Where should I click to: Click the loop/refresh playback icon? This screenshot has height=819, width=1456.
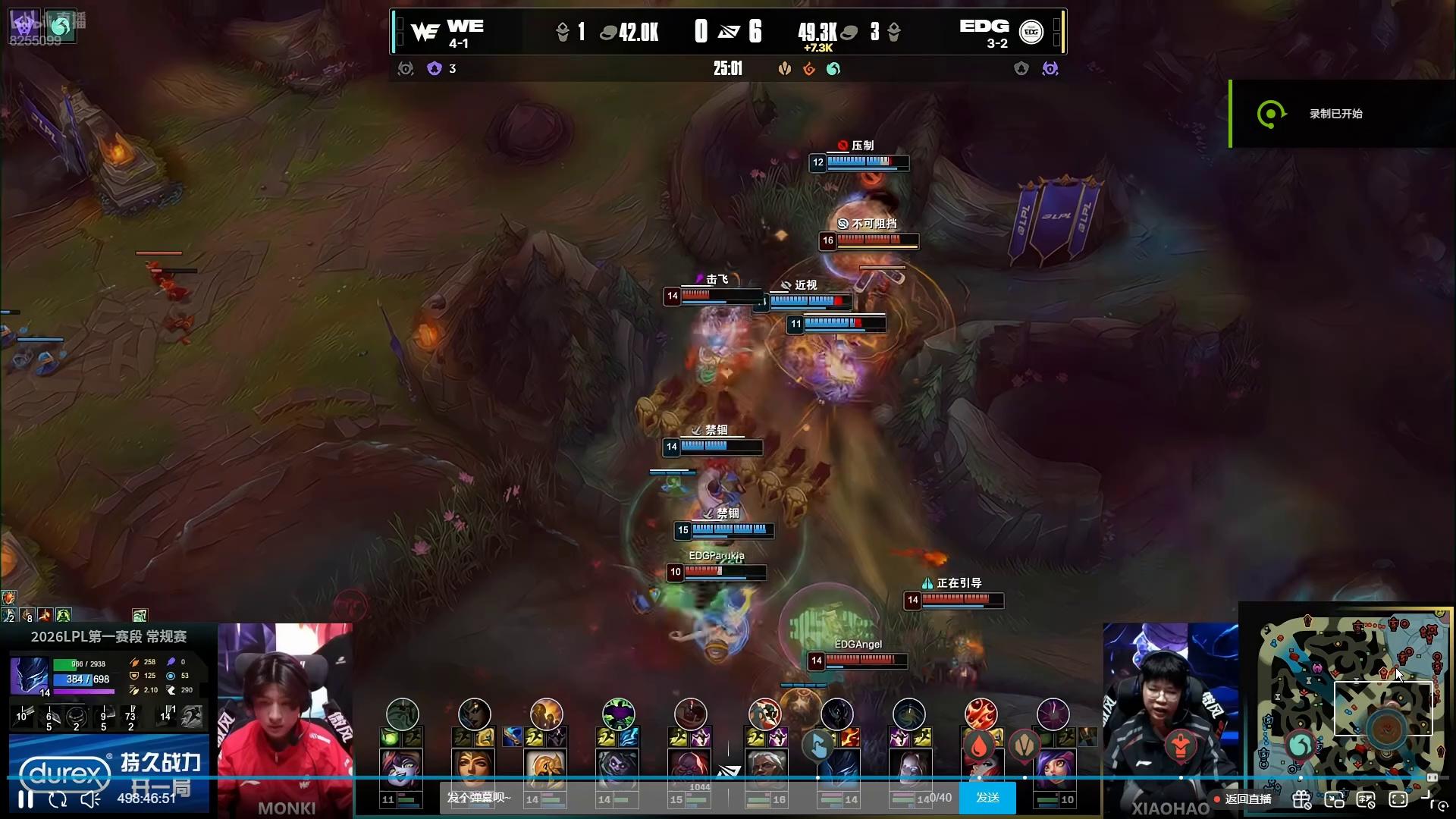(x=58, y=799)
